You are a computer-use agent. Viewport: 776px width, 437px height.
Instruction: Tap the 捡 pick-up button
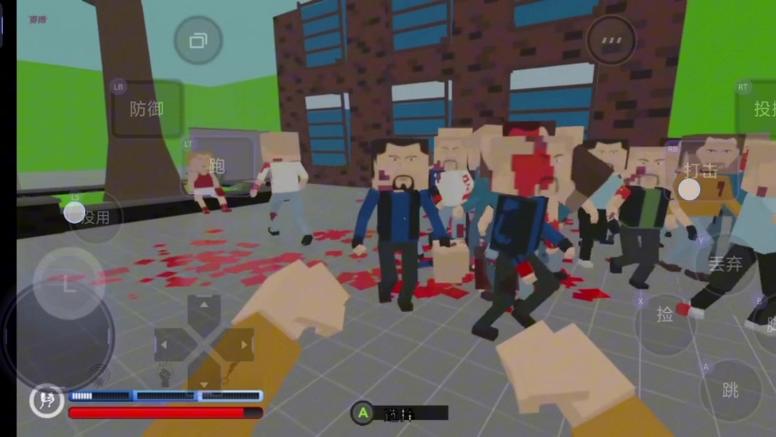tap(665, 315)
